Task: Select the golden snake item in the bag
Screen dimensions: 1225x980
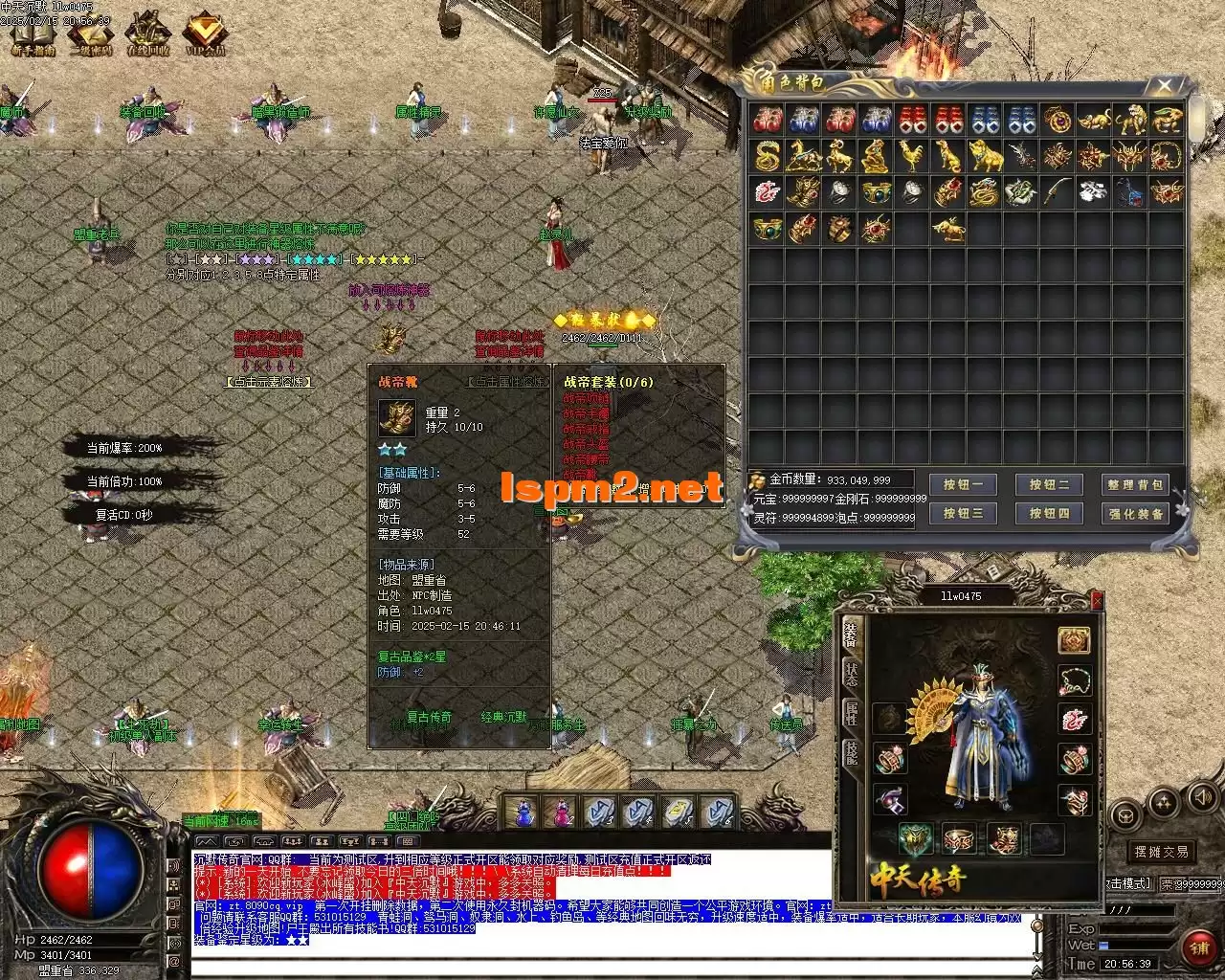Action: point(767,155)
